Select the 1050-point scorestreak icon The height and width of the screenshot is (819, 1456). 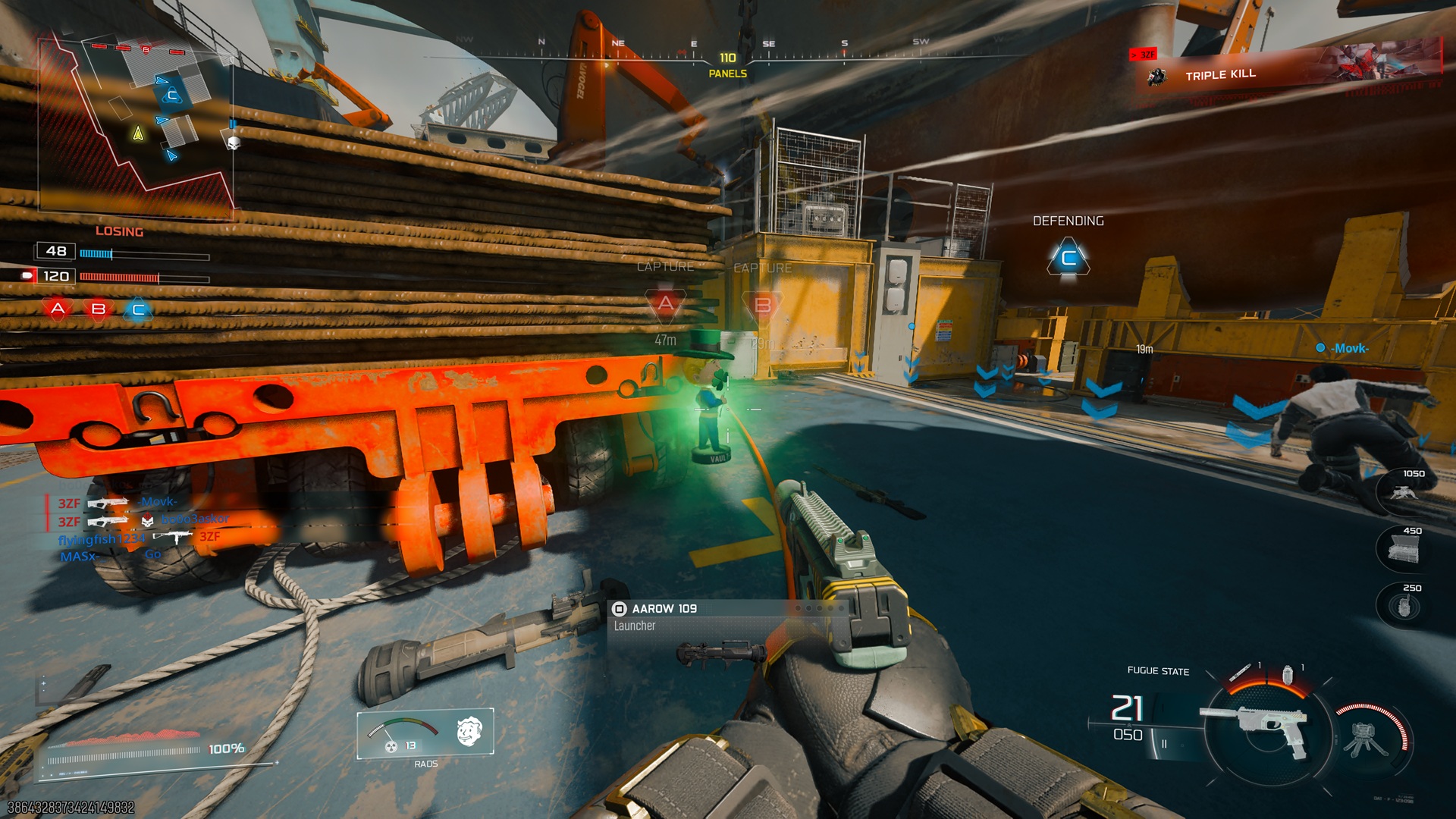[x=1403, y=489]
